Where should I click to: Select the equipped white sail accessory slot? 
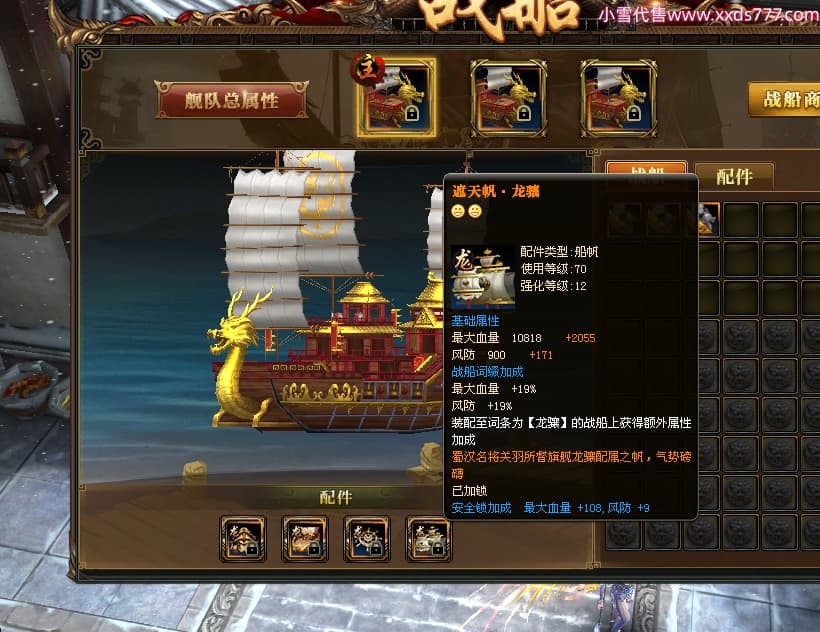pos(429,539)
